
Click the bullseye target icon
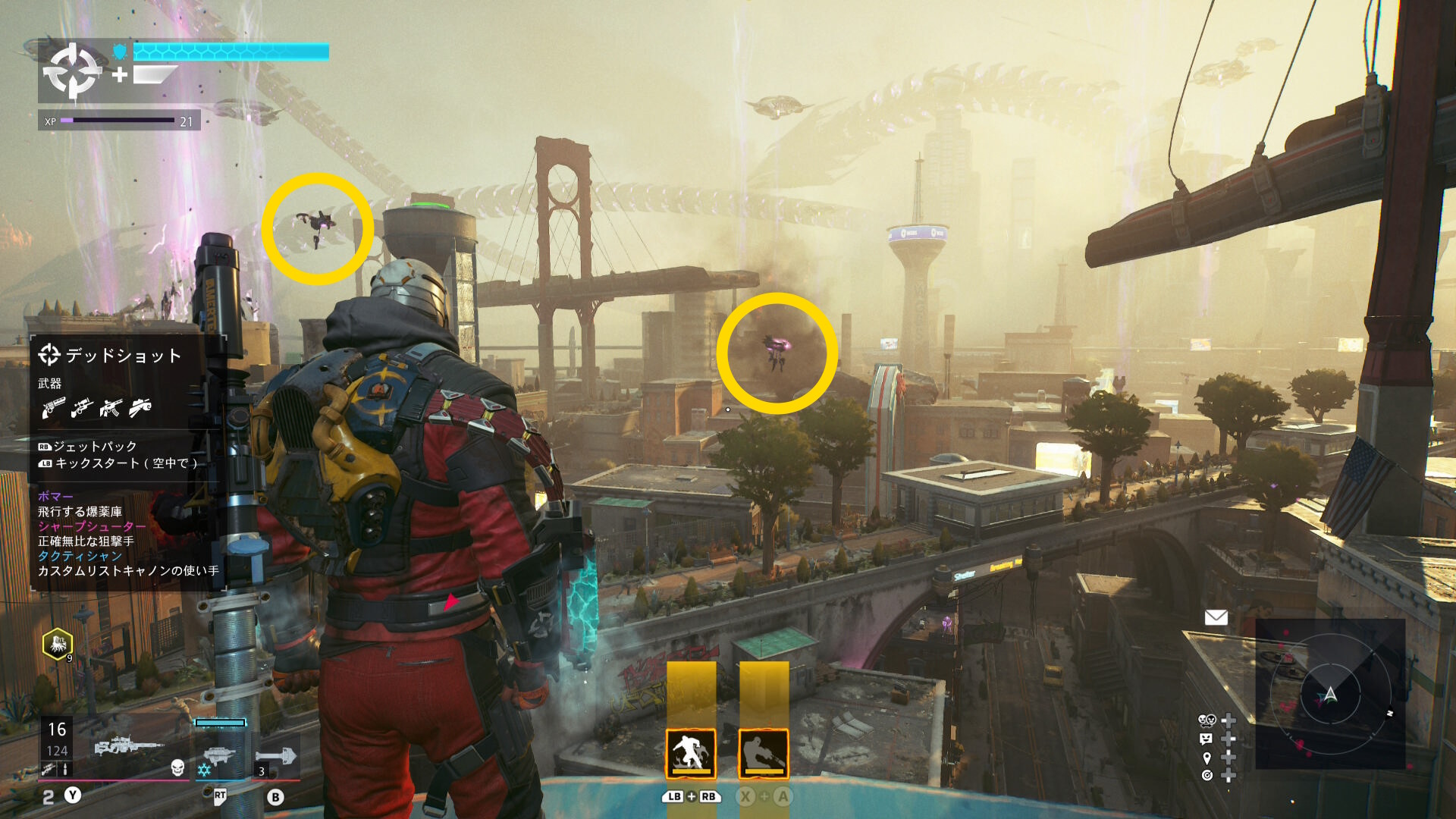(x=1207, y=775)
